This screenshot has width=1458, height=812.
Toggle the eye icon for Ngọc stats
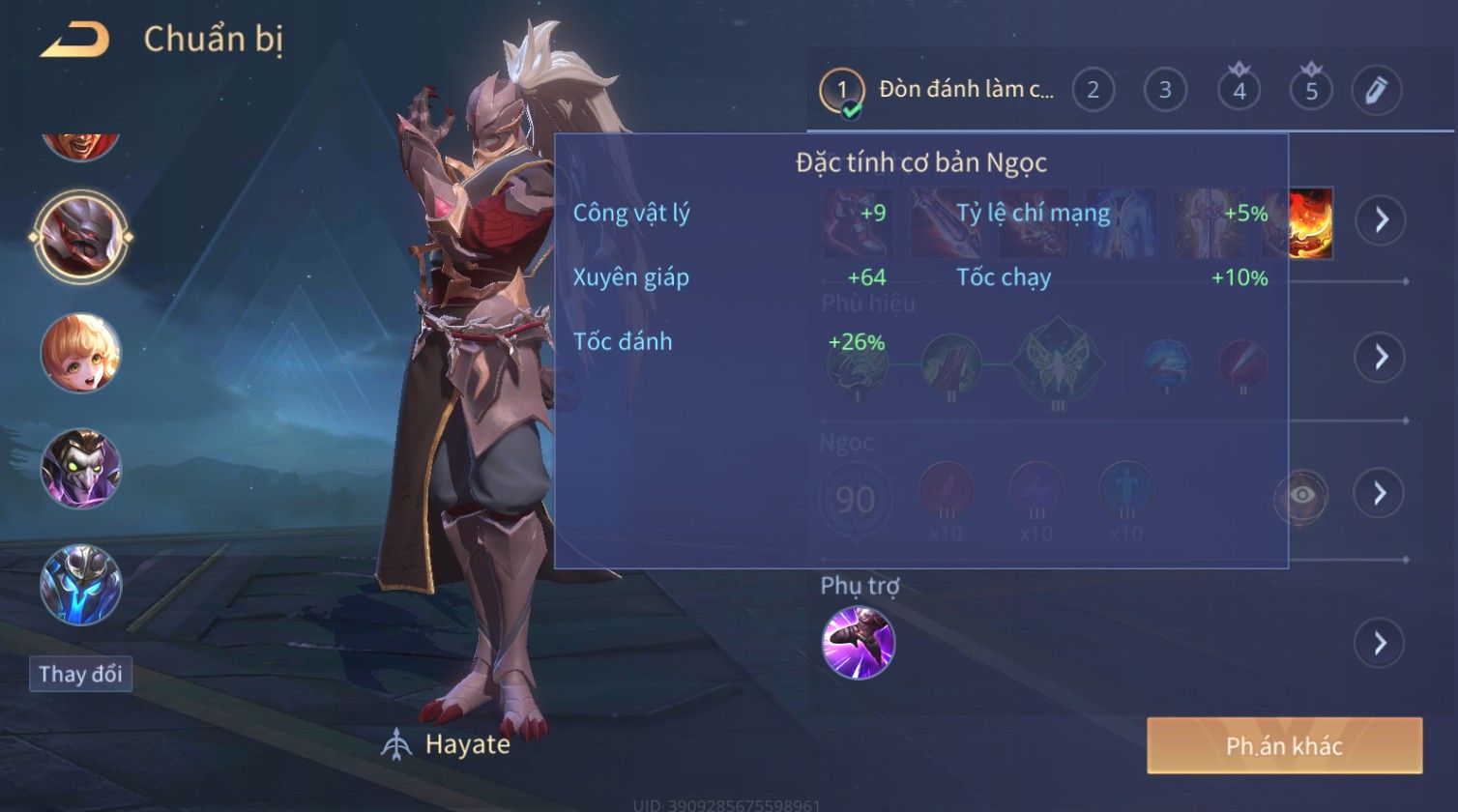tap(1302, 496)
